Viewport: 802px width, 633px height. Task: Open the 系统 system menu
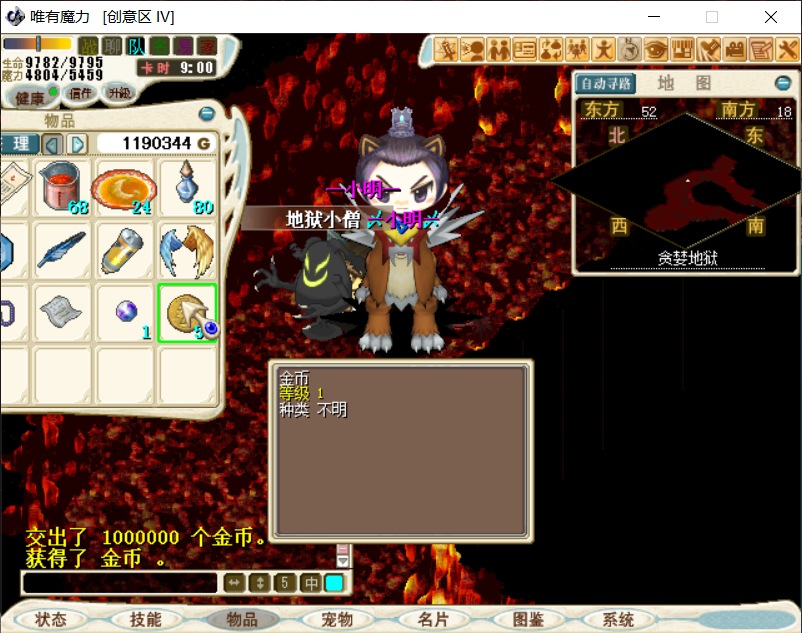click(618, 619)
